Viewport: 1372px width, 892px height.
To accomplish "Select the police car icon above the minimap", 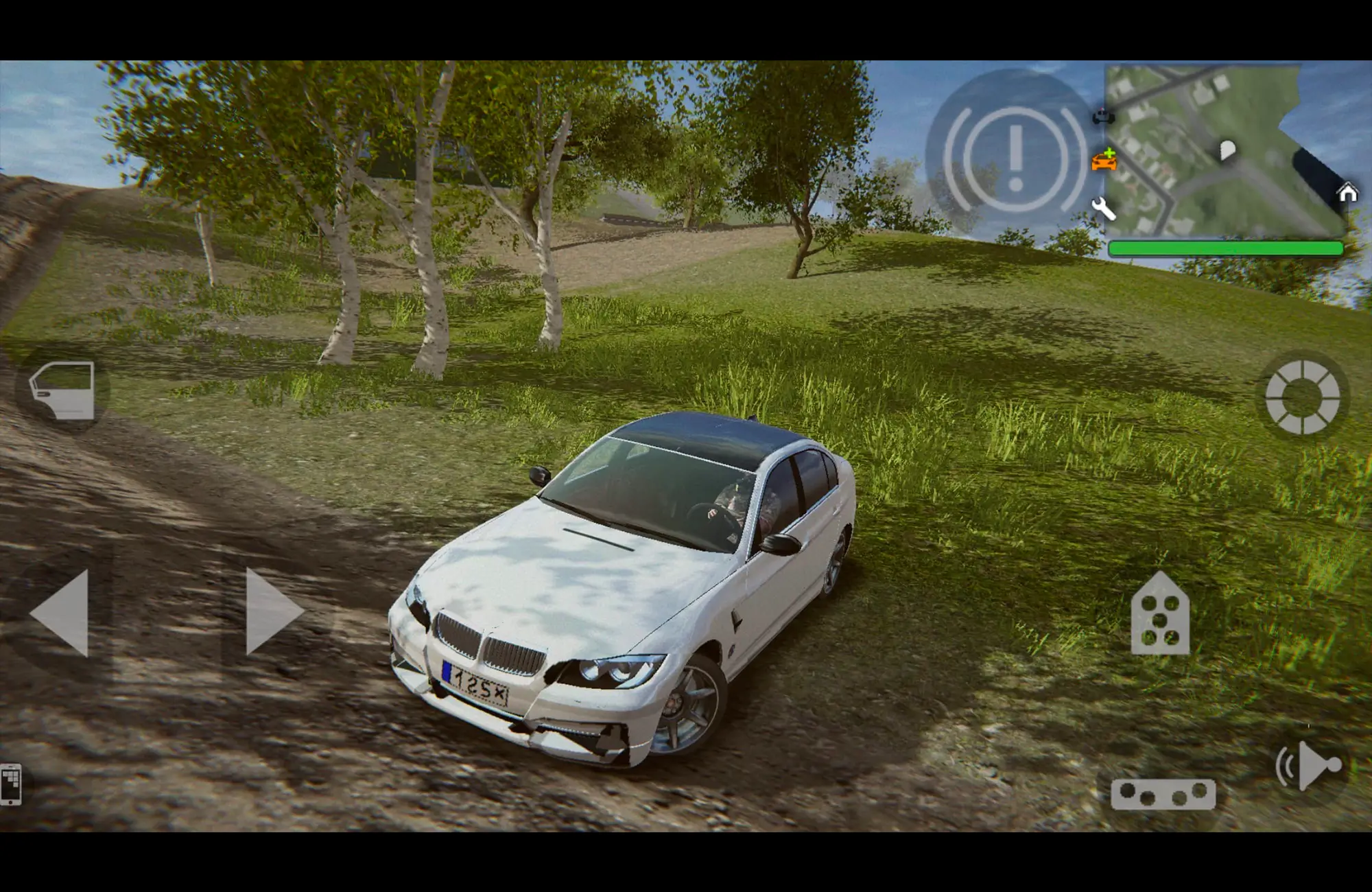I will 1103,117.
